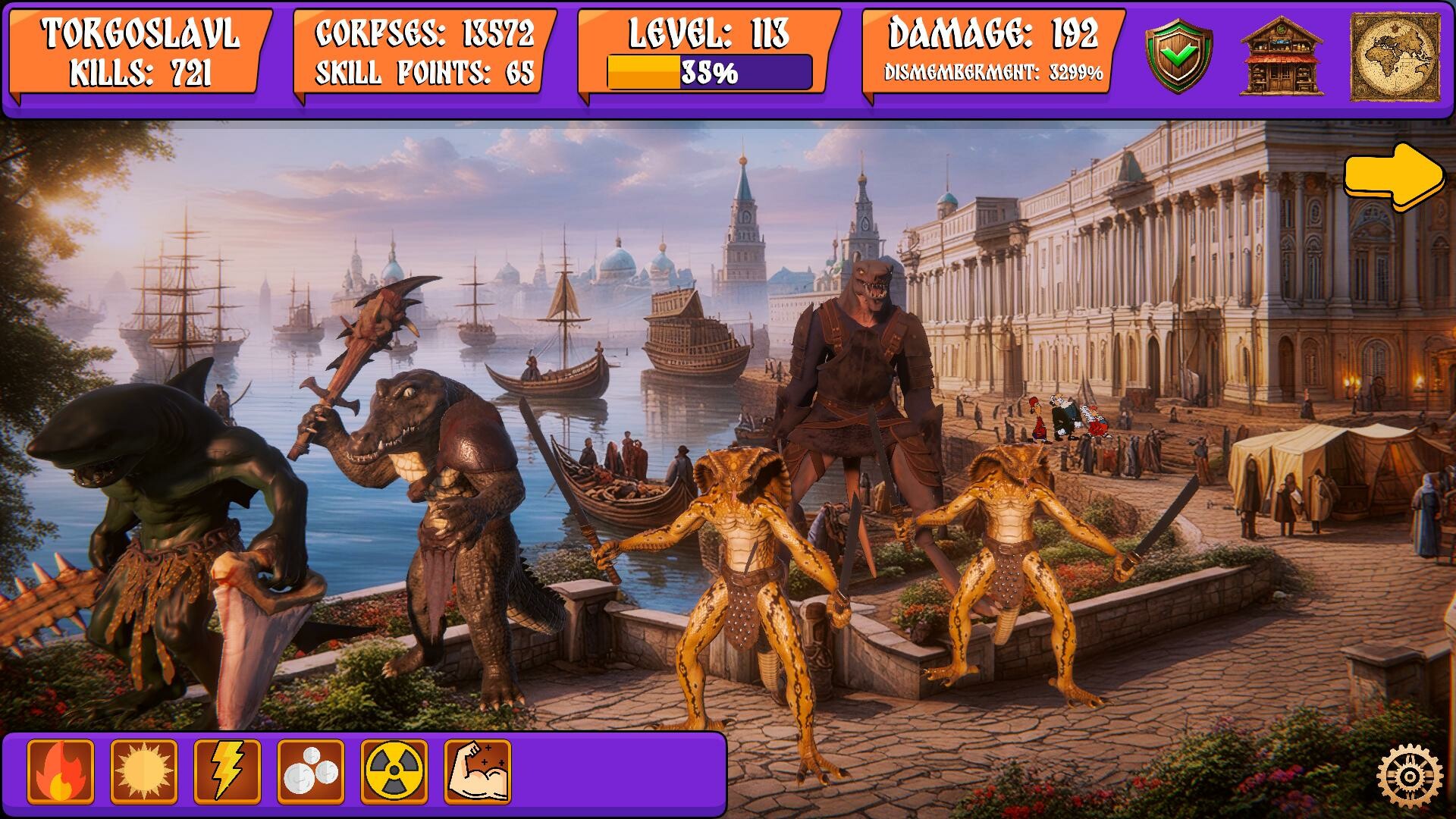1456x819 pixels.
Task: Enable the settings gear options
Action: tap(1411, 775)
